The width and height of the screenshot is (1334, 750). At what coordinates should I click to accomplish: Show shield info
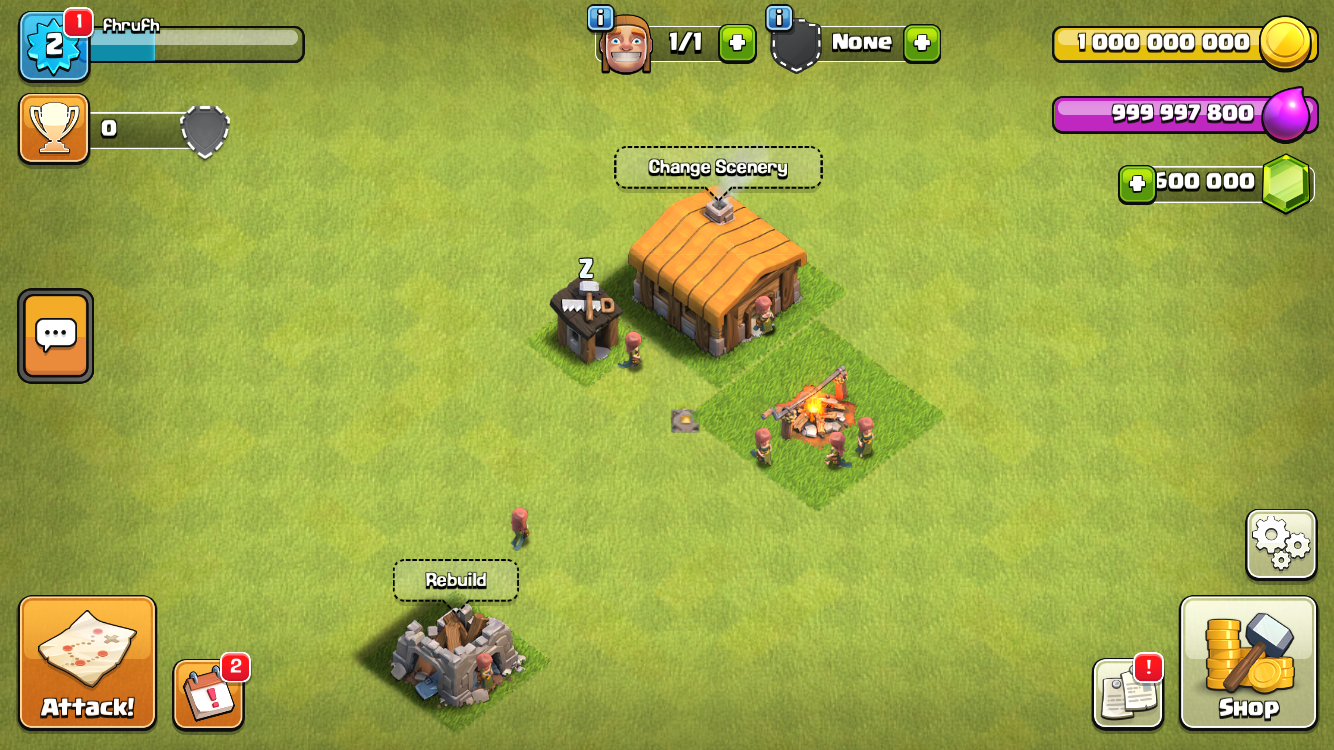tap(779, 17)
